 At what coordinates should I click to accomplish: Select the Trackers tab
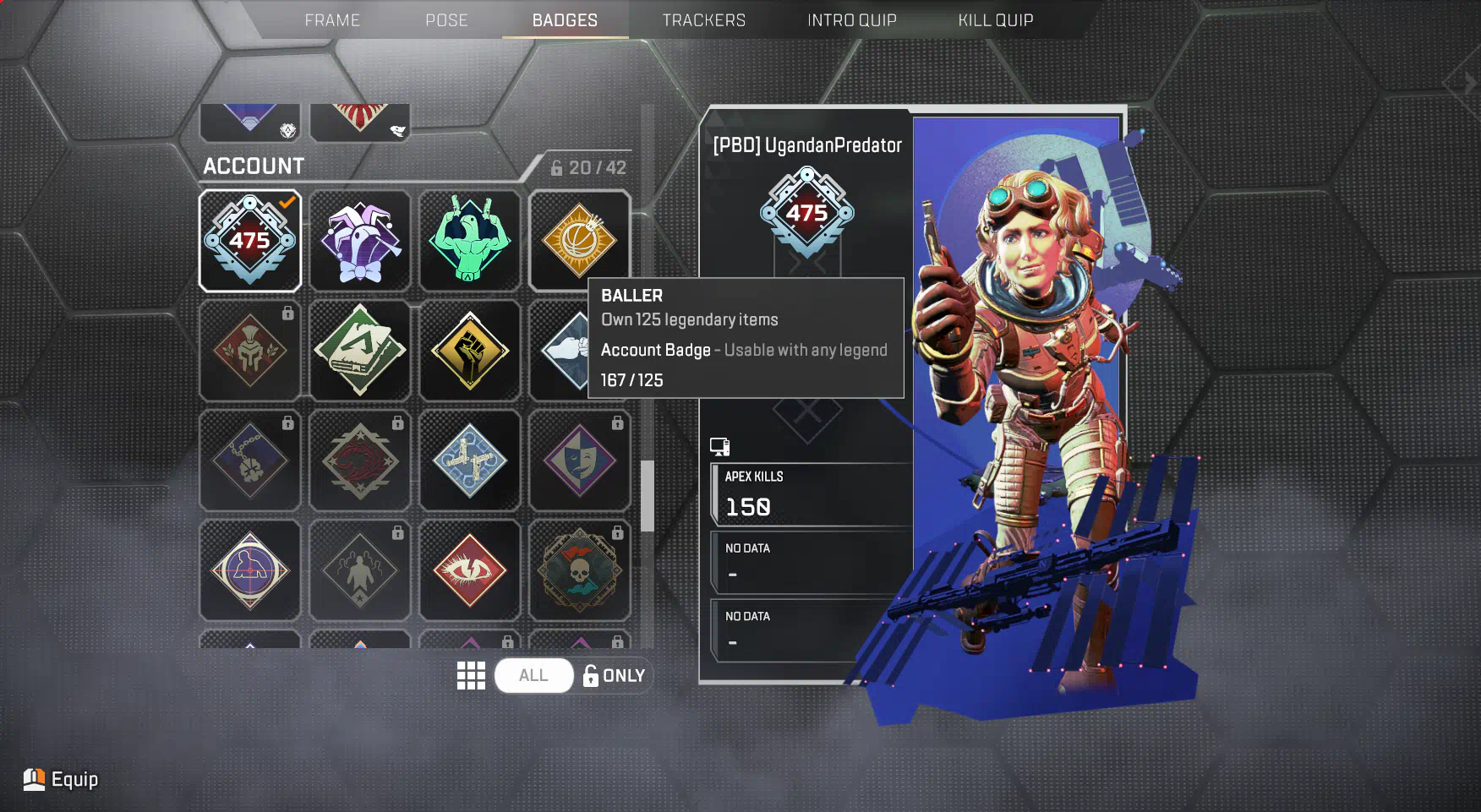tap(703, 20)
